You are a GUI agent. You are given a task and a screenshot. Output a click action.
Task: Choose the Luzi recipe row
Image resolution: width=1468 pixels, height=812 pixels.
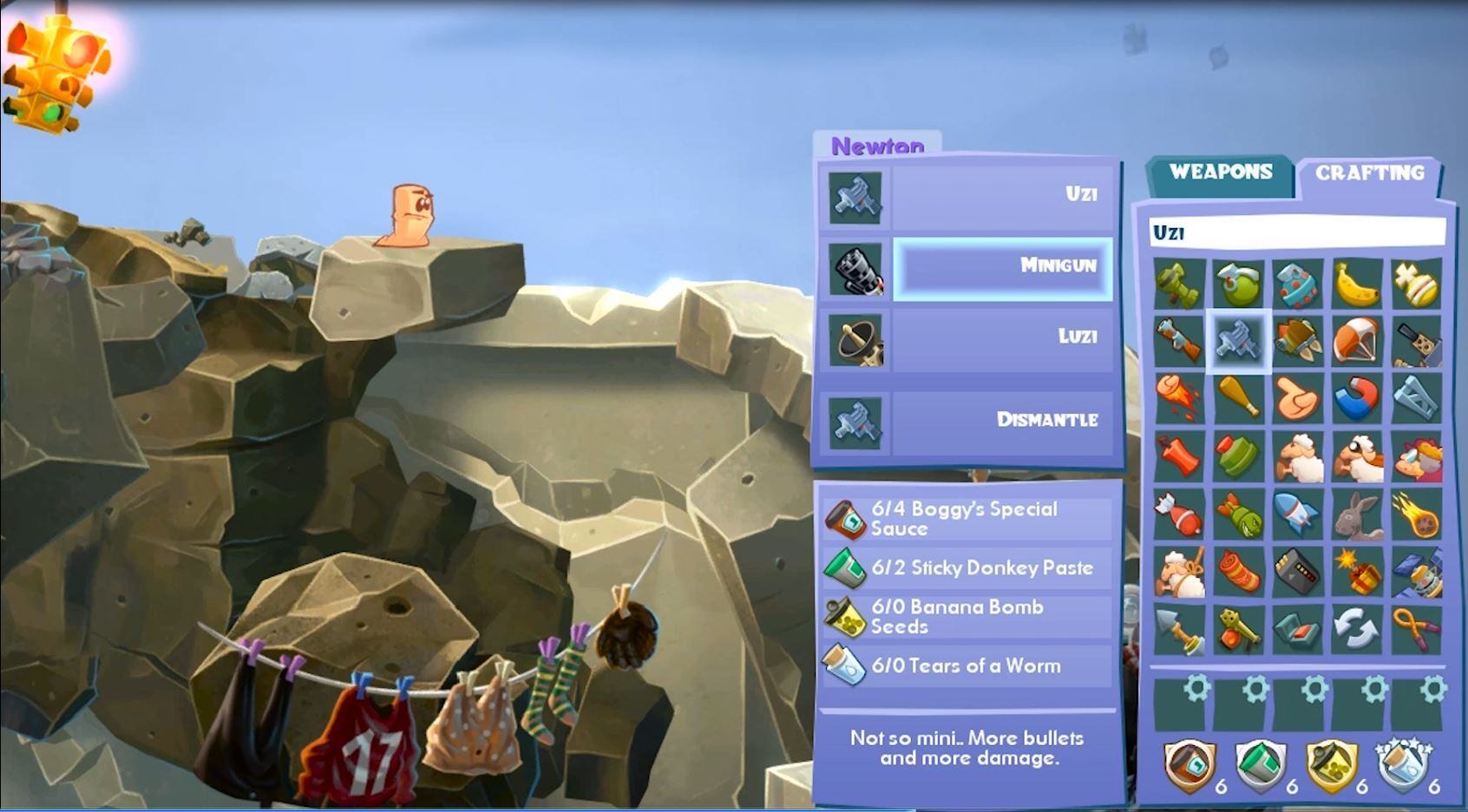pos(1002,337)
